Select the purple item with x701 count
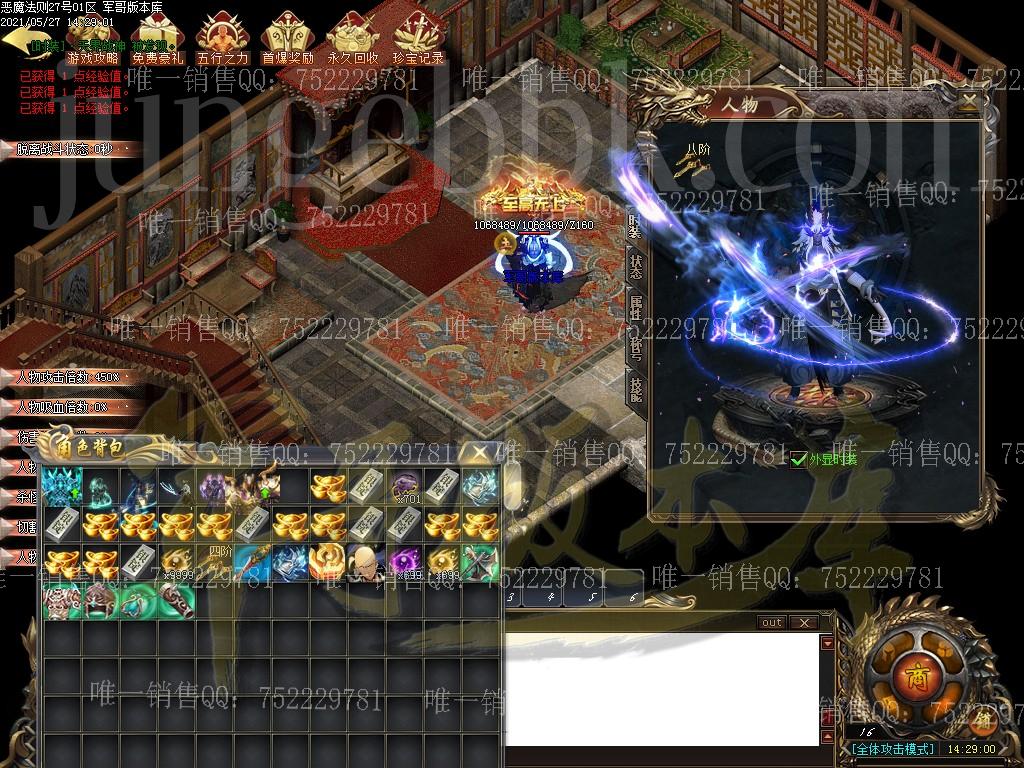Screen dimensions: 1024x768 404,487
